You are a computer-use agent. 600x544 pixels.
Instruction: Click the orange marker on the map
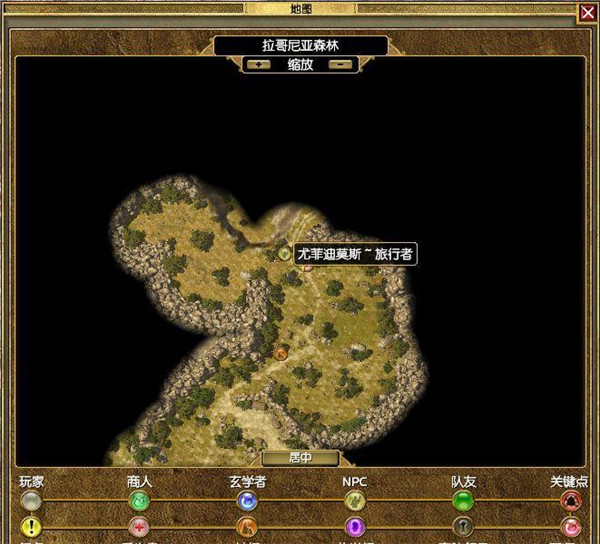(281, 352)
